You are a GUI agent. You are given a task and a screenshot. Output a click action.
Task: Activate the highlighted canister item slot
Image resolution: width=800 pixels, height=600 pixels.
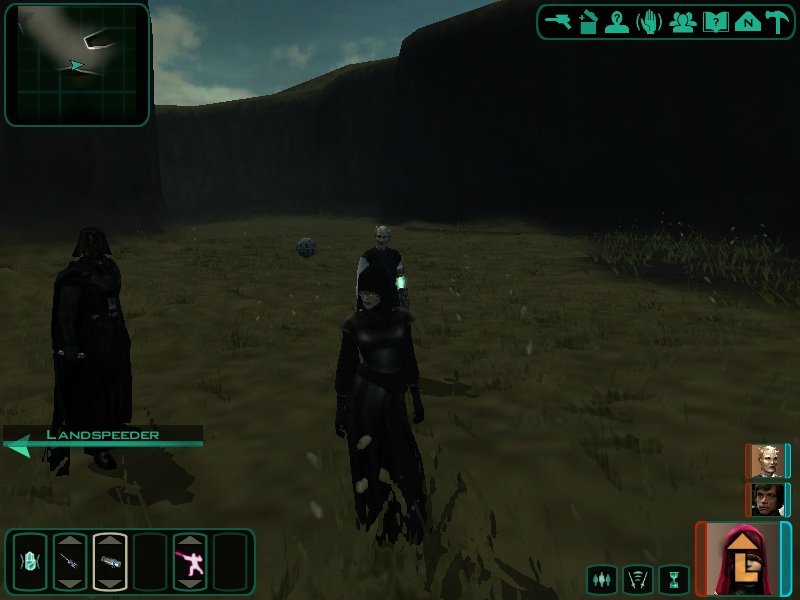tap(110, 562)
